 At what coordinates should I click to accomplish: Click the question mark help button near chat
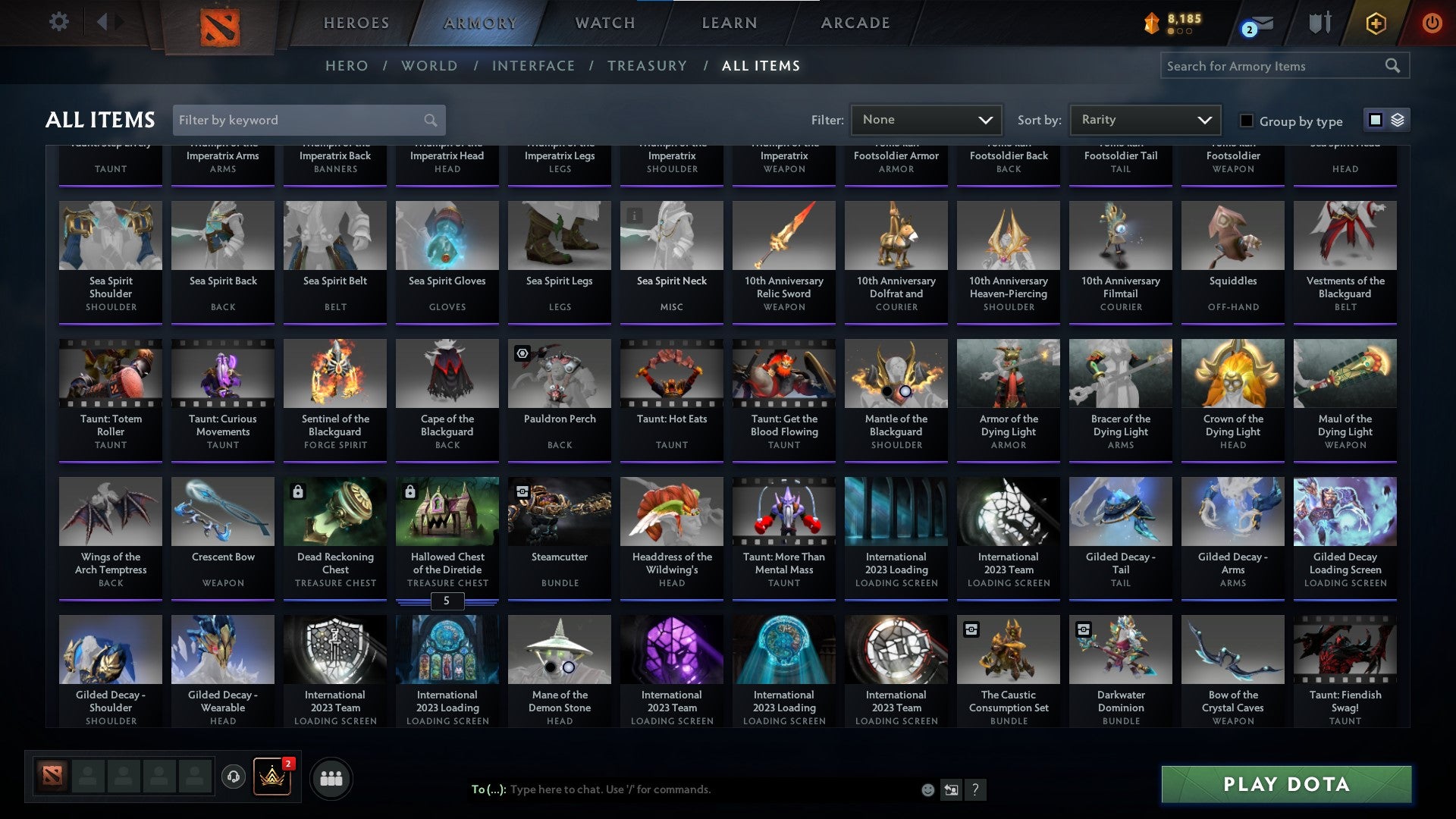(975, 789)
